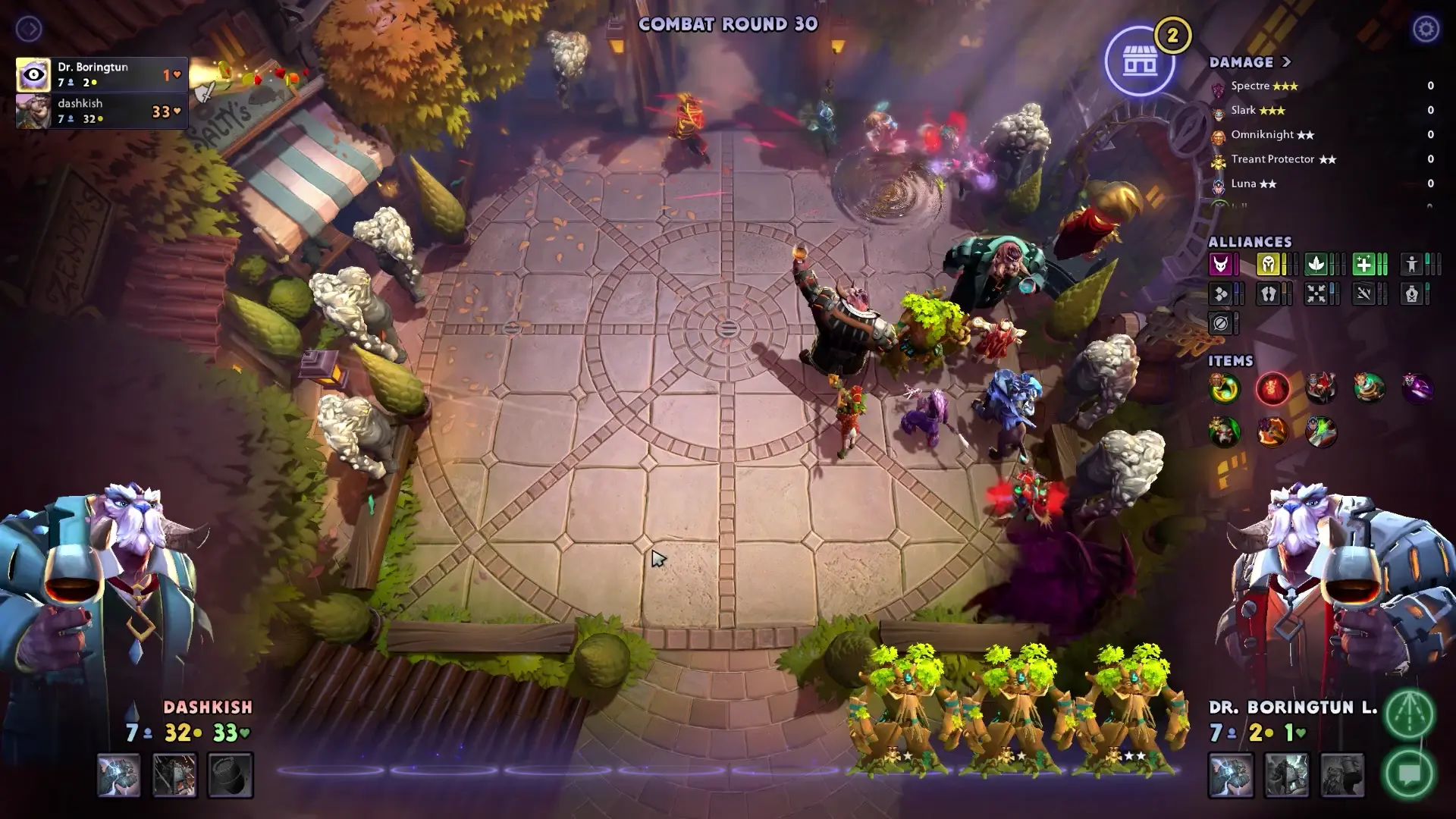
Task: Select Omniknight's portrait in the damage list
Action: (1219, 135)
